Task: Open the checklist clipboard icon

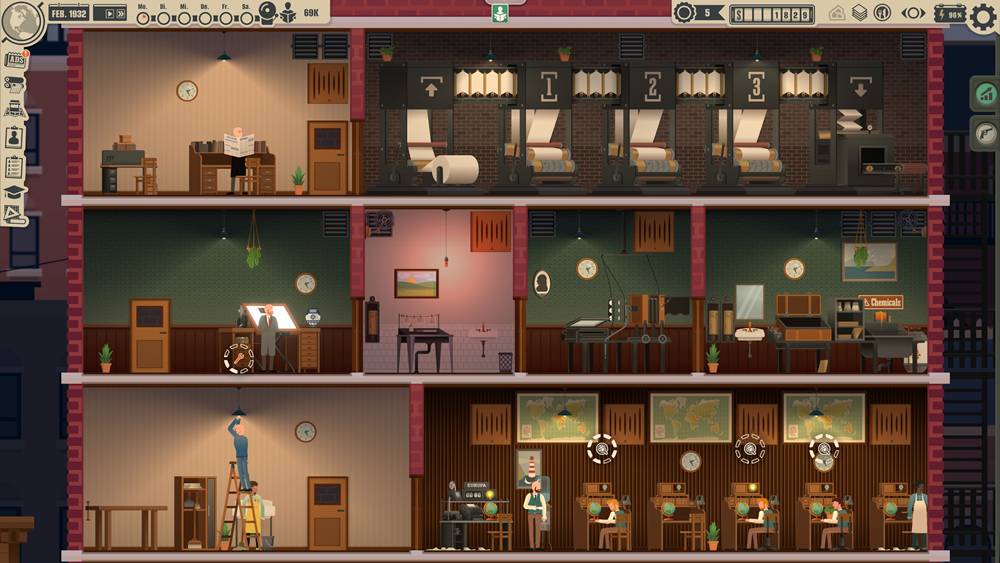Action: (x=15, y=165)
